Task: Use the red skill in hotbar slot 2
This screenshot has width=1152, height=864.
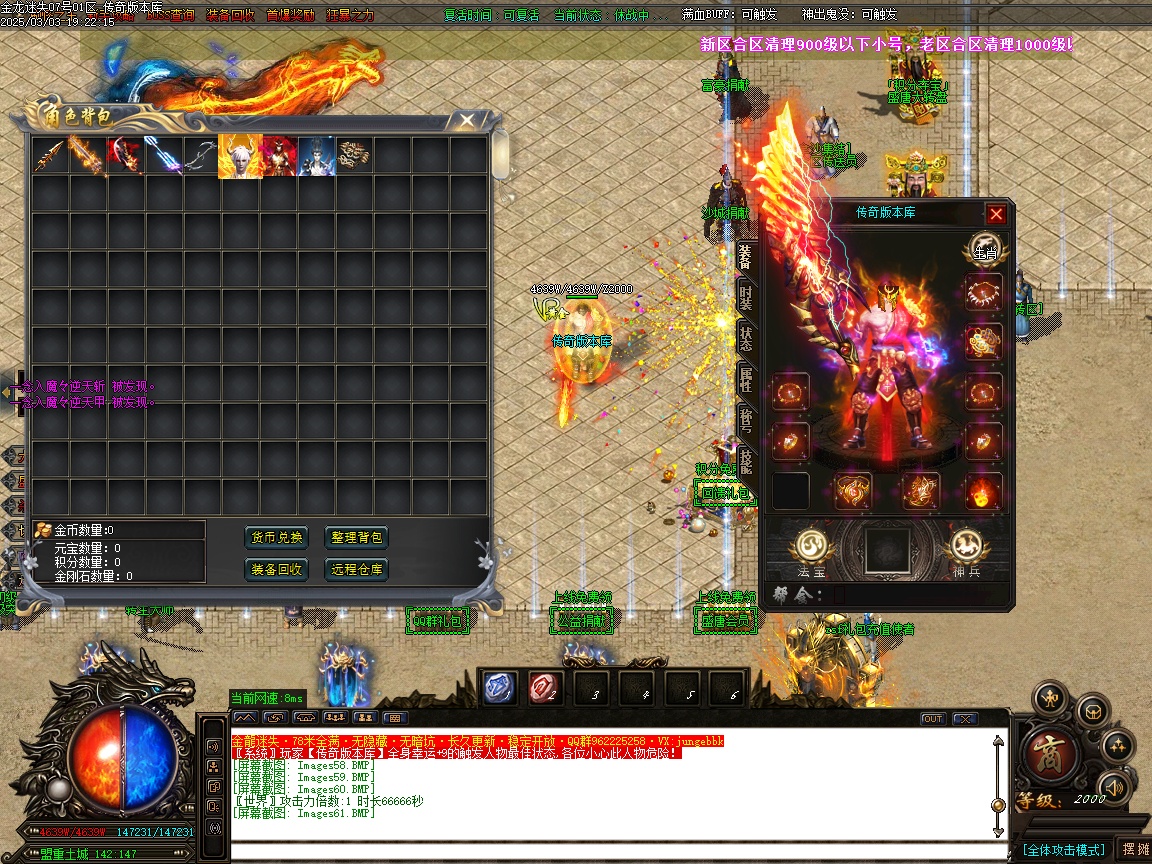Action: 545,687
